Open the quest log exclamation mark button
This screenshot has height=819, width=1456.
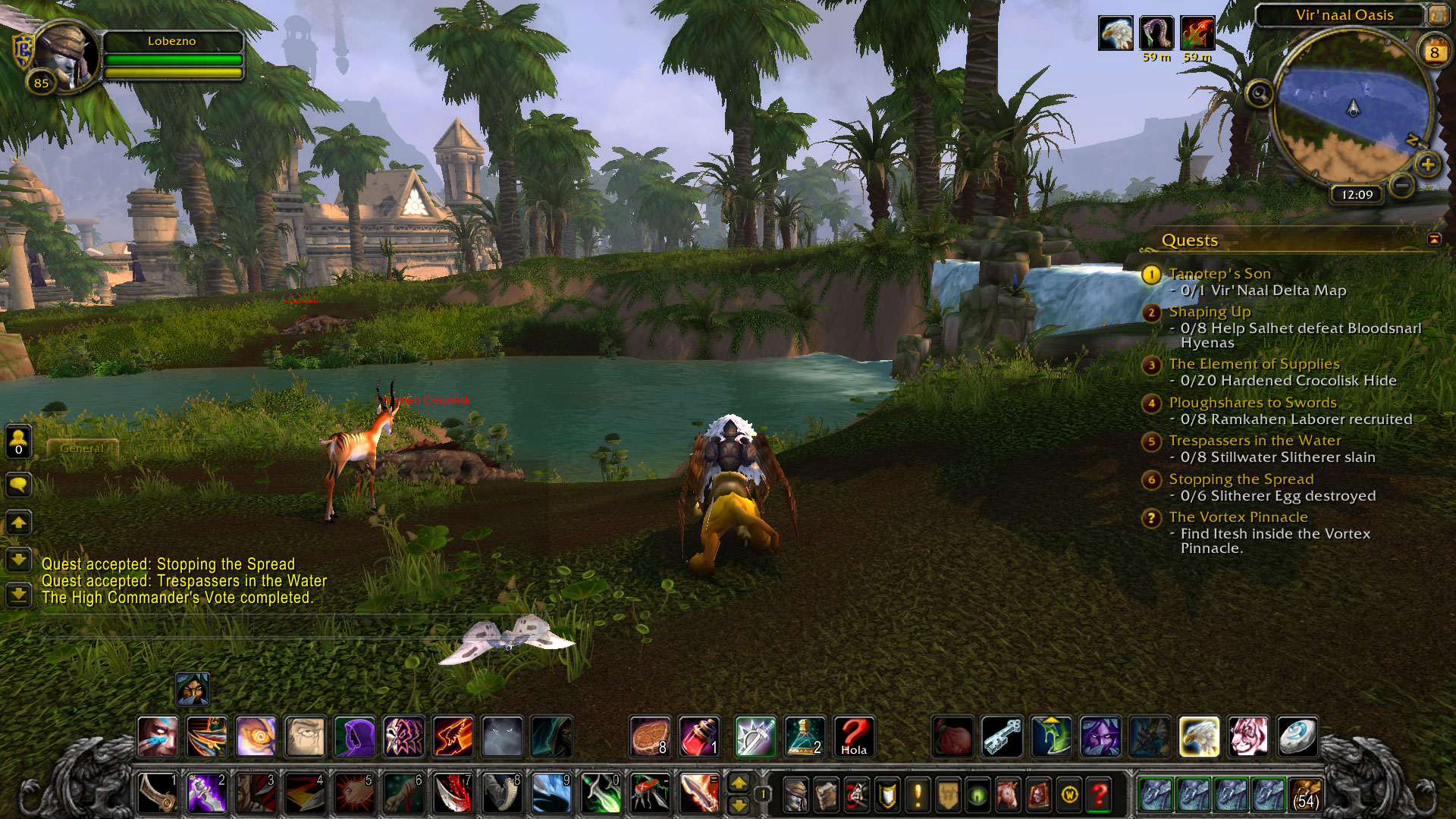pyautogui.click(x=918, y=795)
